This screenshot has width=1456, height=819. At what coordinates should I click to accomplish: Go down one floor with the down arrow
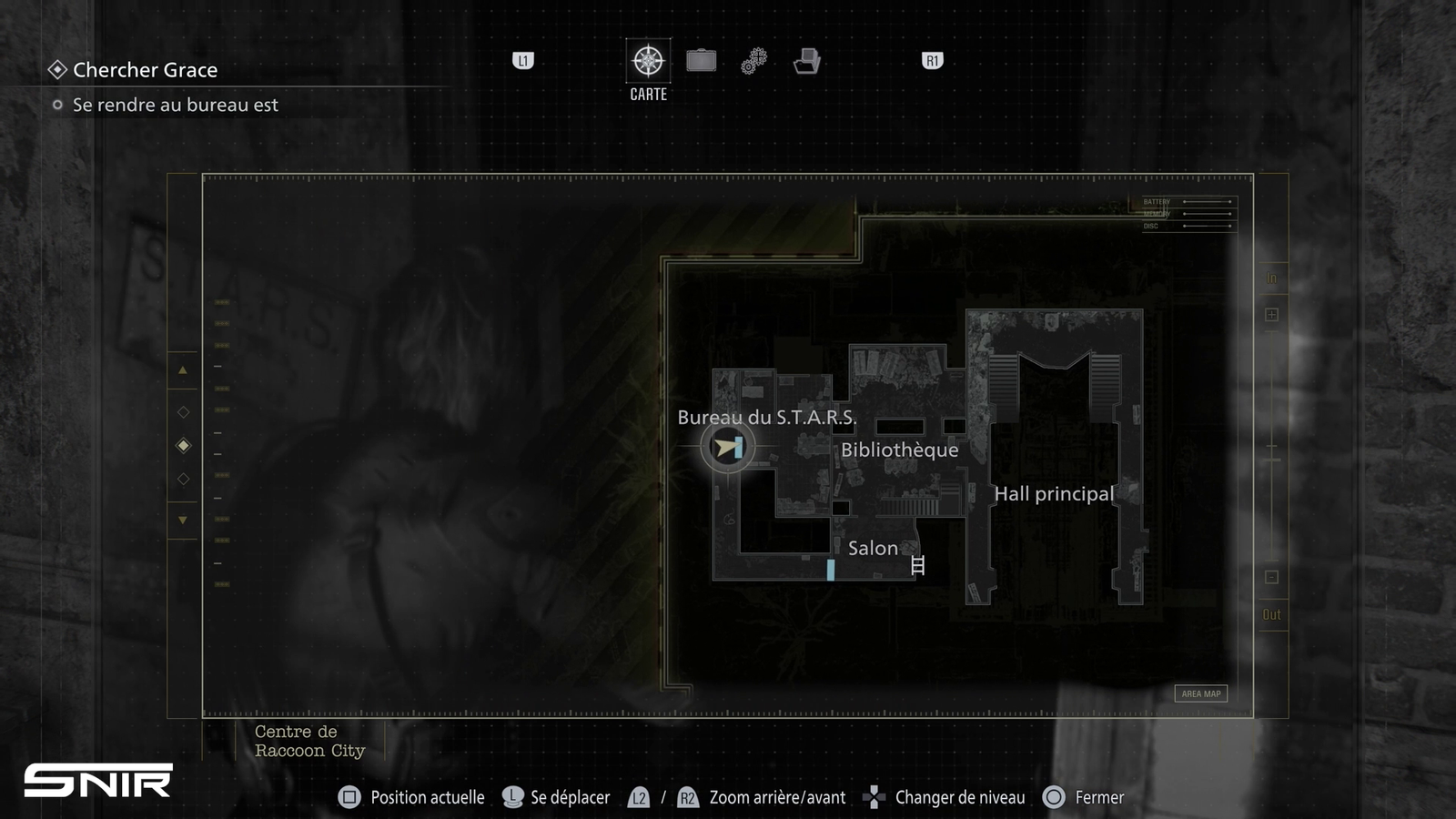(x=183, y=521)
